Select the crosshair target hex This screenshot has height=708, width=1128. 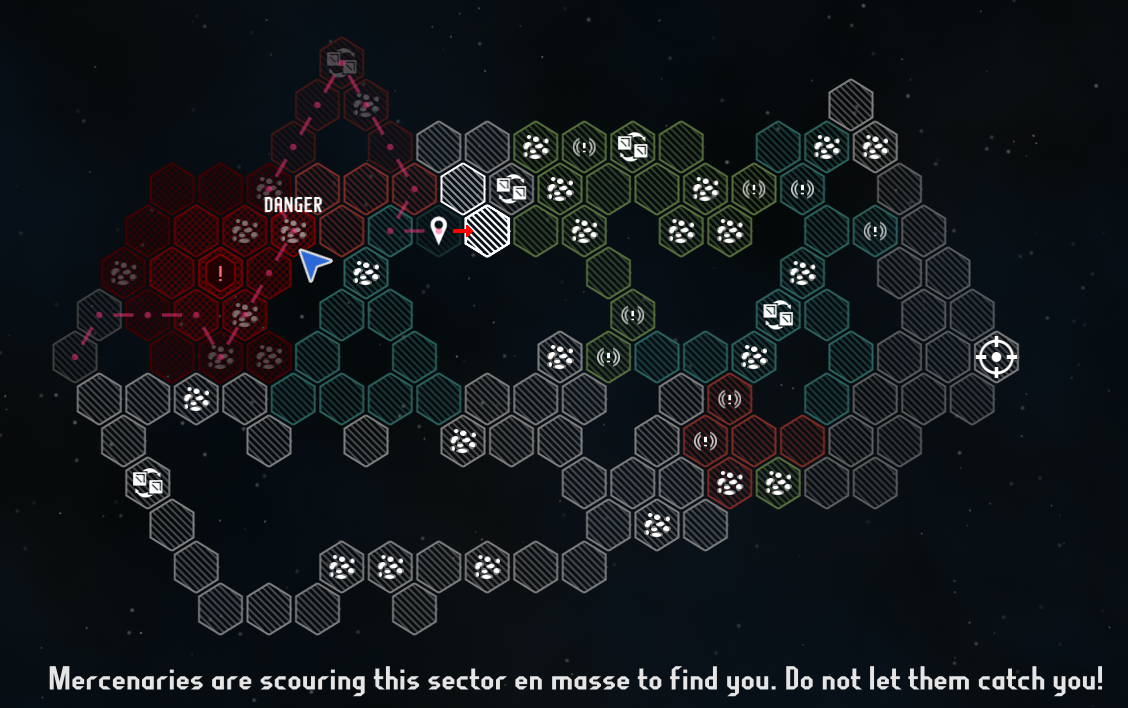click(996, 357)
